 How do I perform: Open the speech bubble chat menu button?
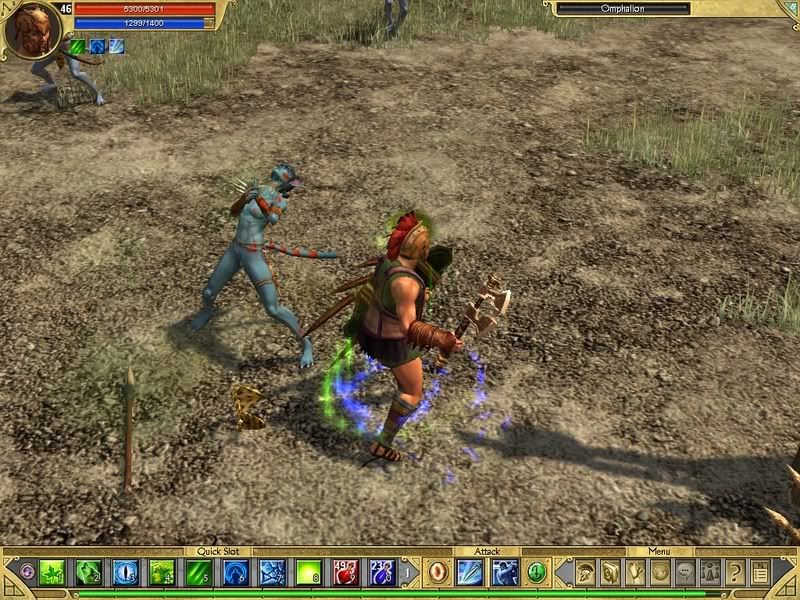click(685, 572)
